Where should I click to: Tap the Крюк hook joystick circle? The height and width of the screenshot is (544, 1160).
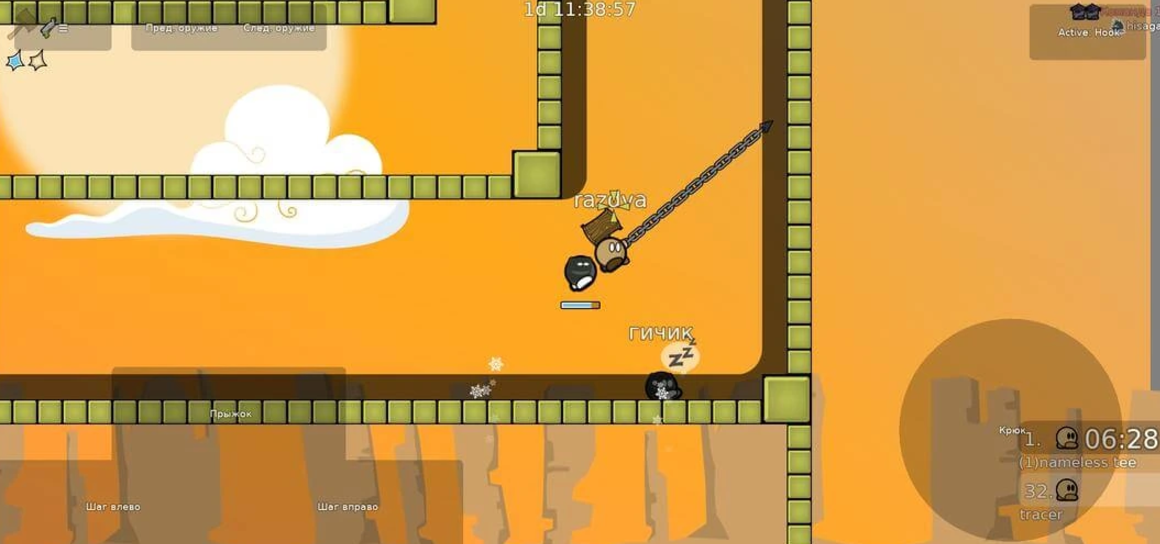point(1010,431)
